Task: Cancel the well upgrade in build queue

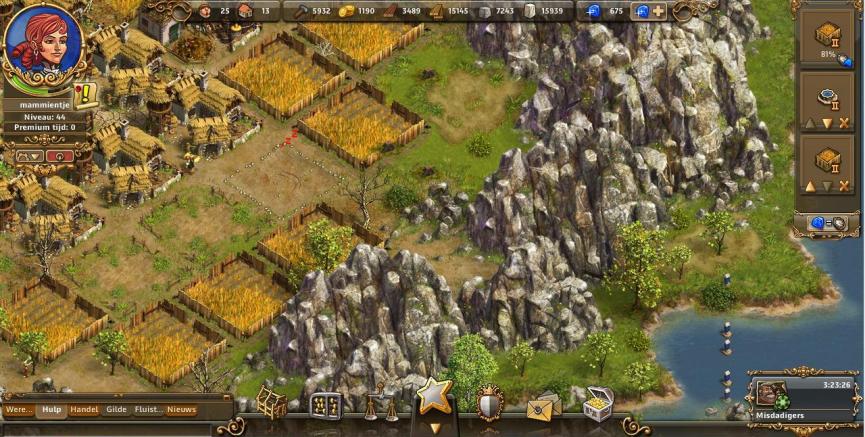Action: coord(843,123)
